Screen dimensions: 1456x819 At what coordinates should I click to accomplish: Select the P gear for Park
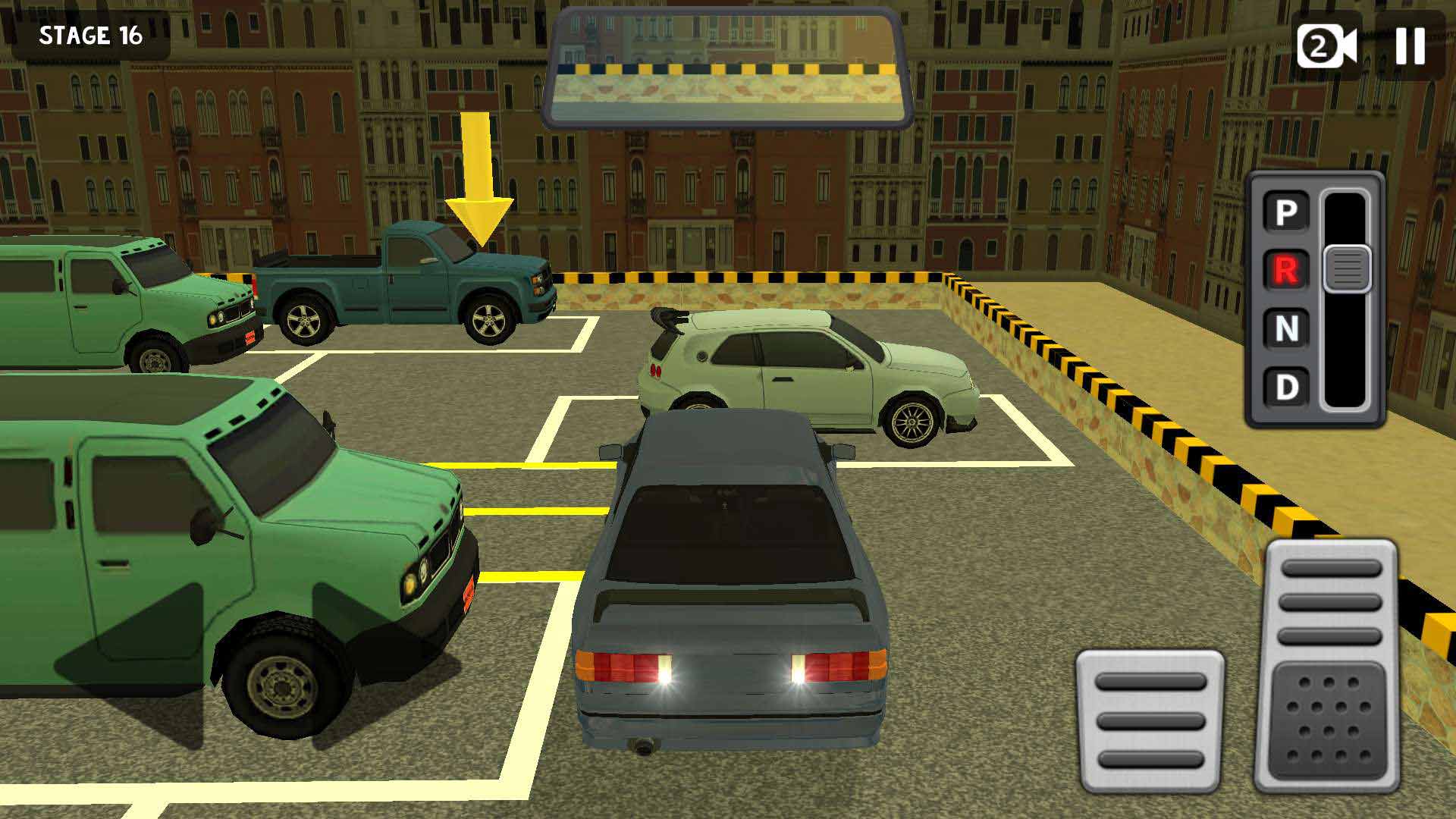[x=1284, y=210]
